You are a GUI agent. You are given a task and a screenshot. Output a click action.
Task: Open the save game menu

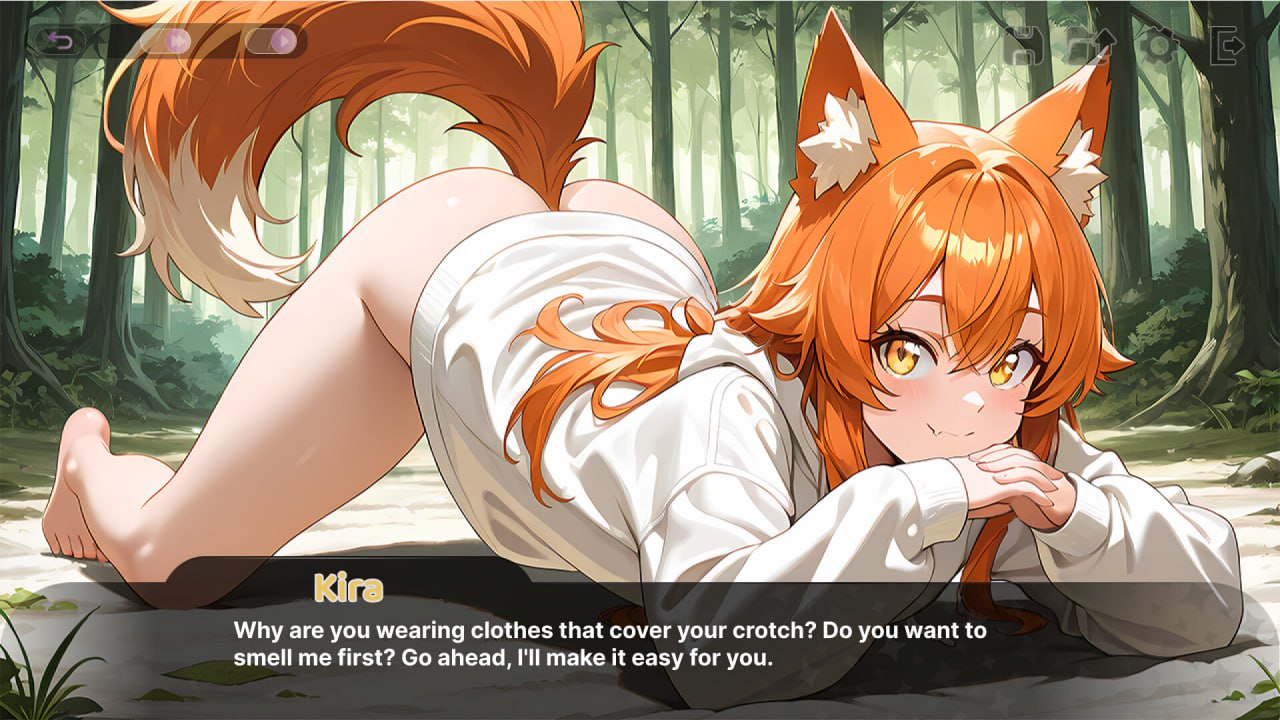[x=1022, y=45]
